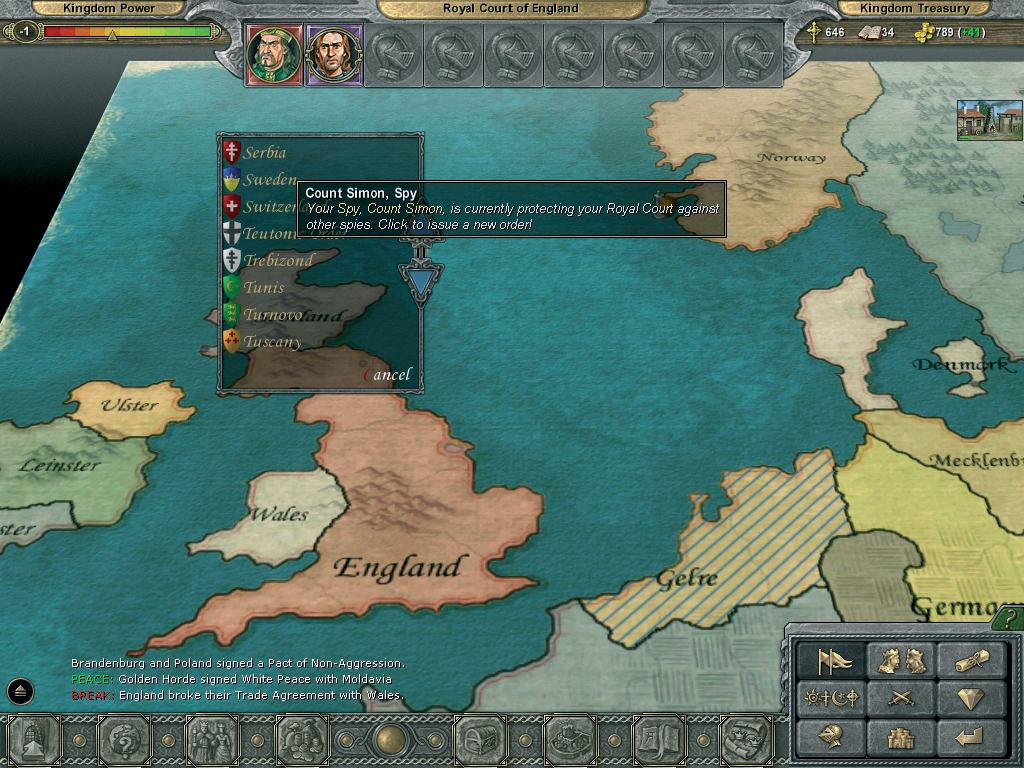This screenshot has width=1024, height=768.
Task: Open the crossed swords war view
Action: (901, 698)
